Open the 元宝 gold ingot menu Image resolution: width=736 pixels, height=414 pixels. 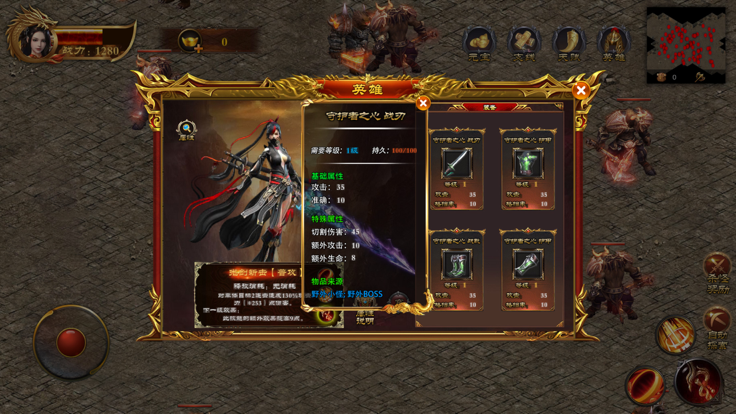tap(479, 43)
